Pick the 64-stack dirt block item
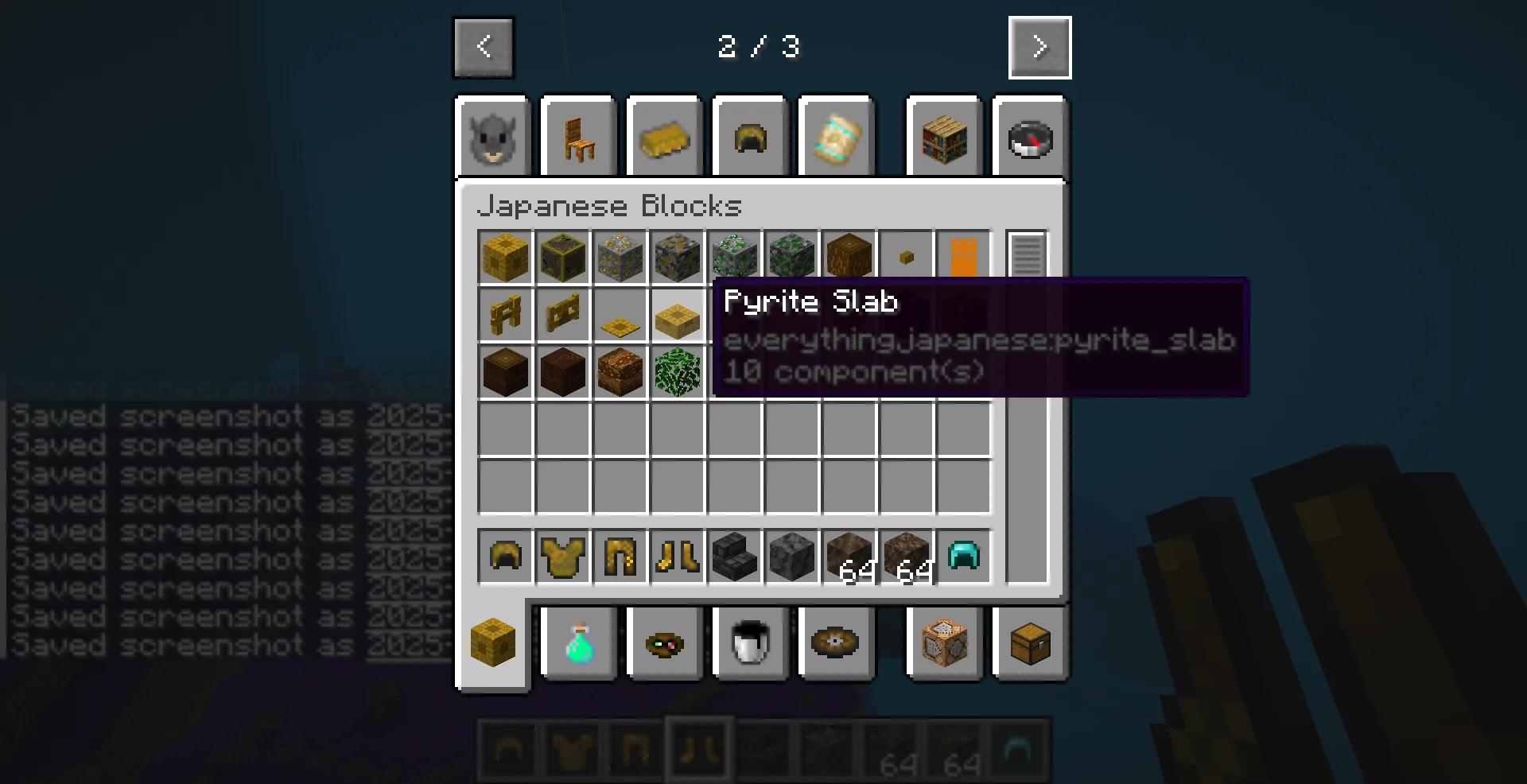Screen dimensions: 1527x784 pos(849,557)
